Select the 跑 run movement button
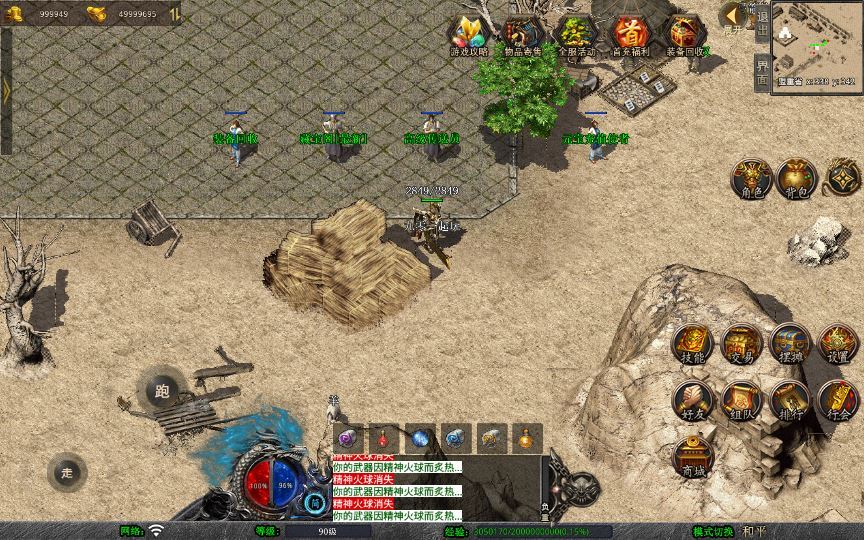Viewport: 864px width, 540px height. 161,392
